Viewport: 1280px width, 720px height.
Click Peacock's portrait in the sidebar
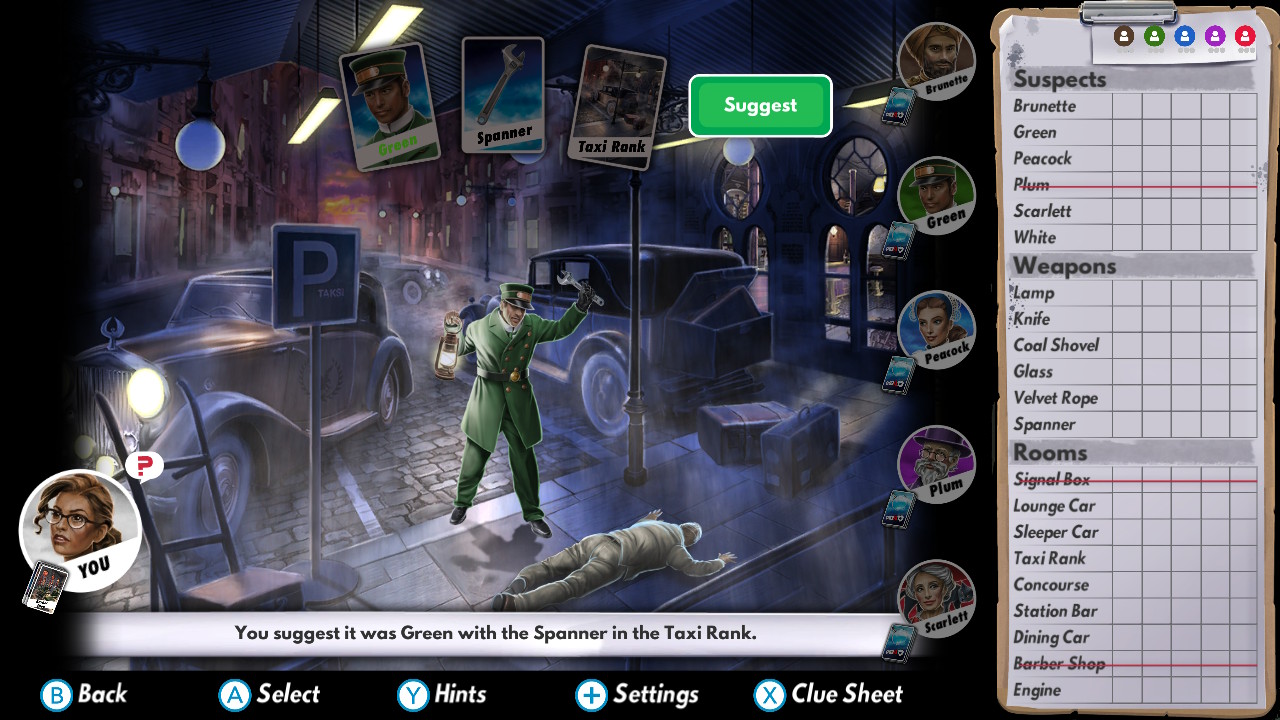pyautogui.click(x=934, y=330)
